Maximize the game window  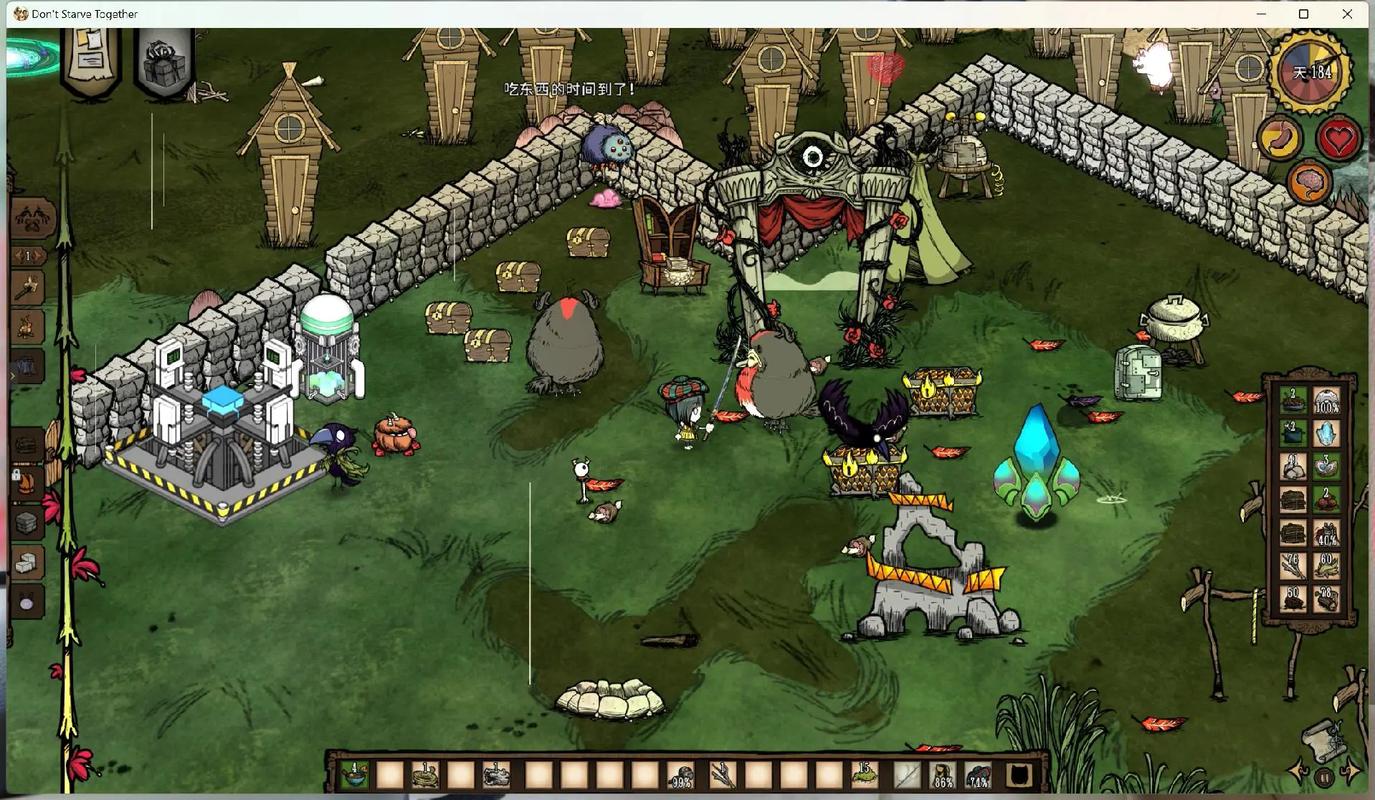tap(1303, 14)
